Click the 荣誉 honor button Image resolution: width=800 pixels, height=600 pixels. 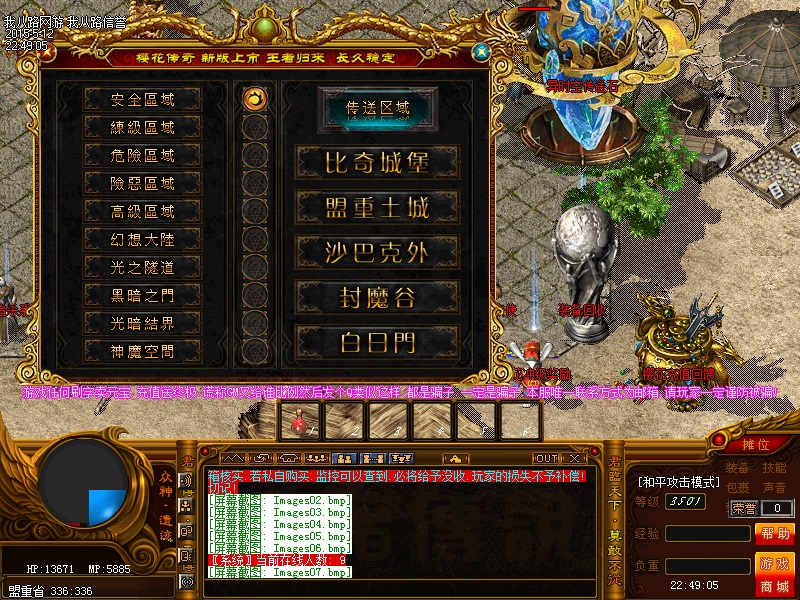[744, 508]
